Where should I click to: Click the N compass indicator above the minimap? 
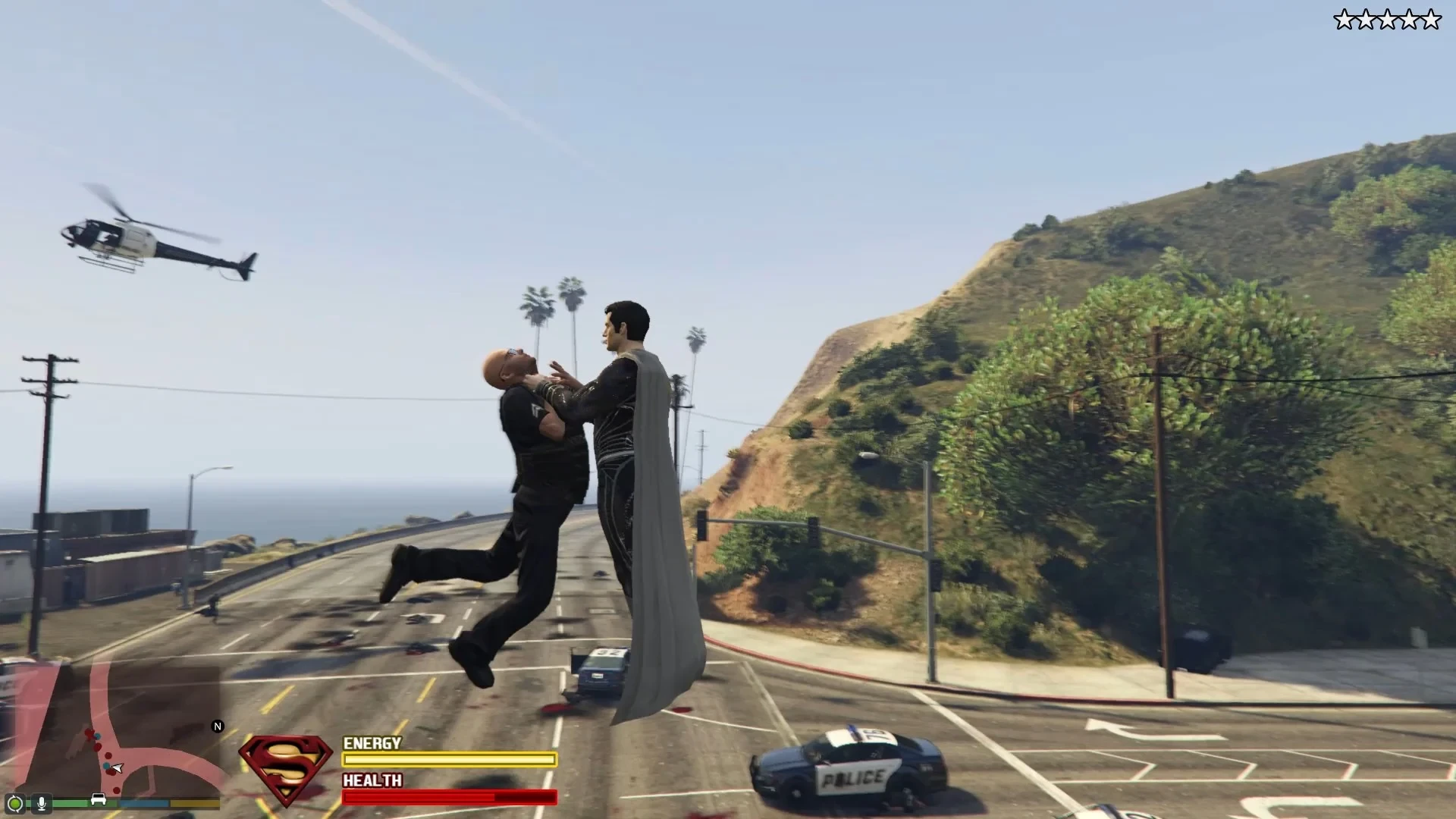(x=217, y=726)
